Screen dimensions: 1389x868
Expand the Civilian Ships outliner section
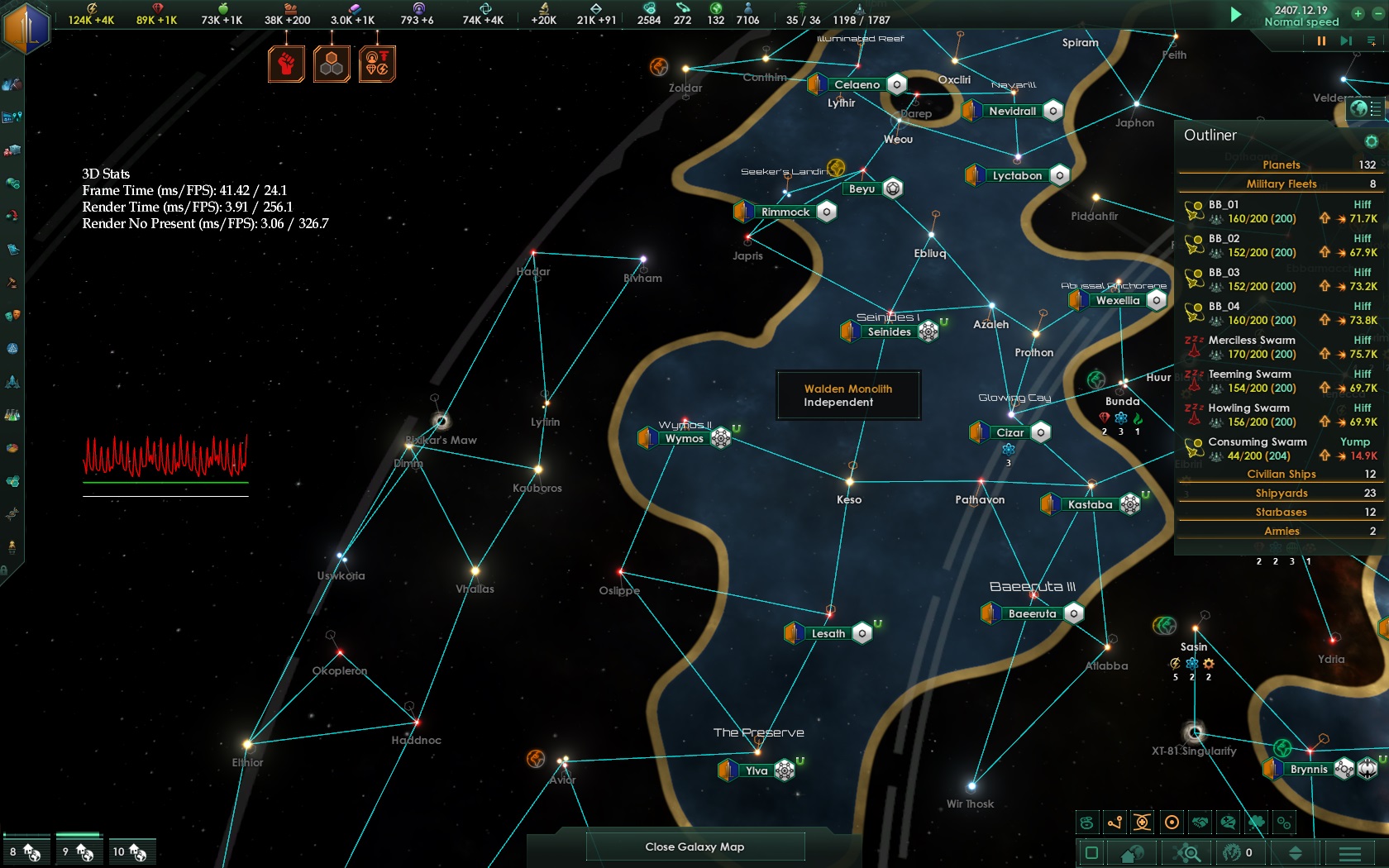(1281, 474)
